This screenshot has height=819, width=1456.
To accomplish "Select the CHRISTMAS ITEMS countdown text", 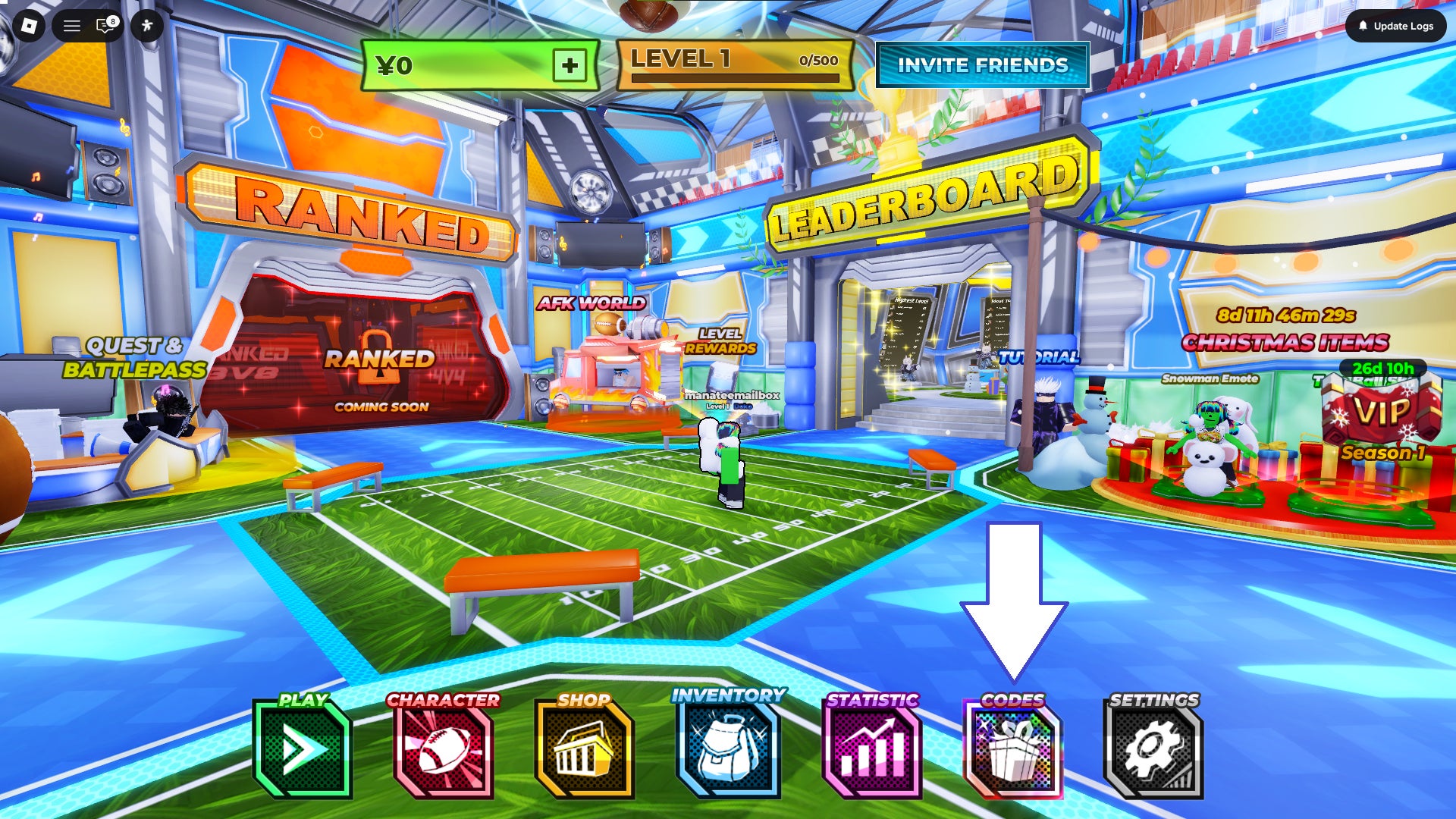I will click(1289, 341).
